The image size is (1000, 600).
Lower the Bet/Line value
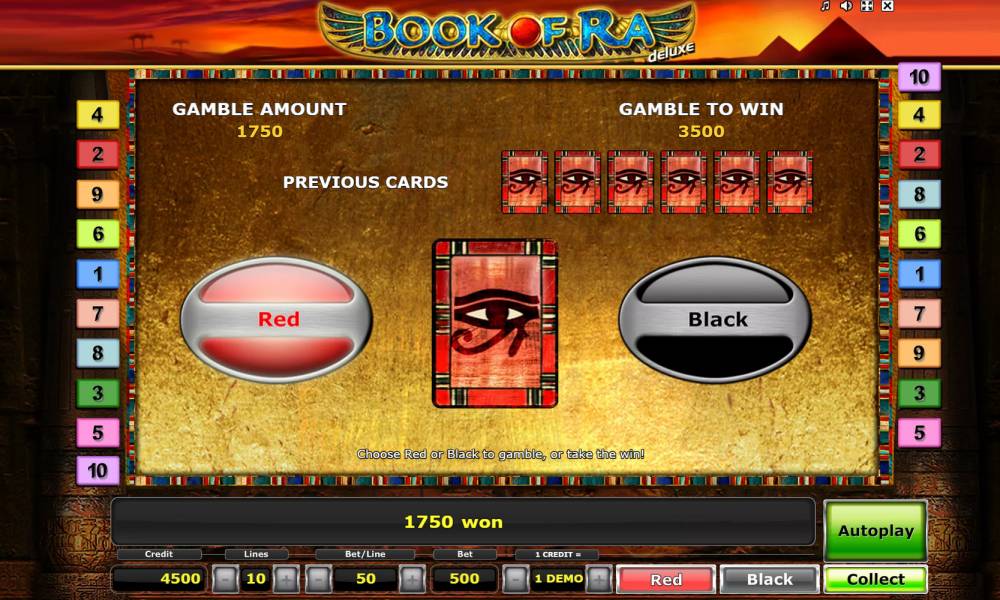click(x=319, y=579)
